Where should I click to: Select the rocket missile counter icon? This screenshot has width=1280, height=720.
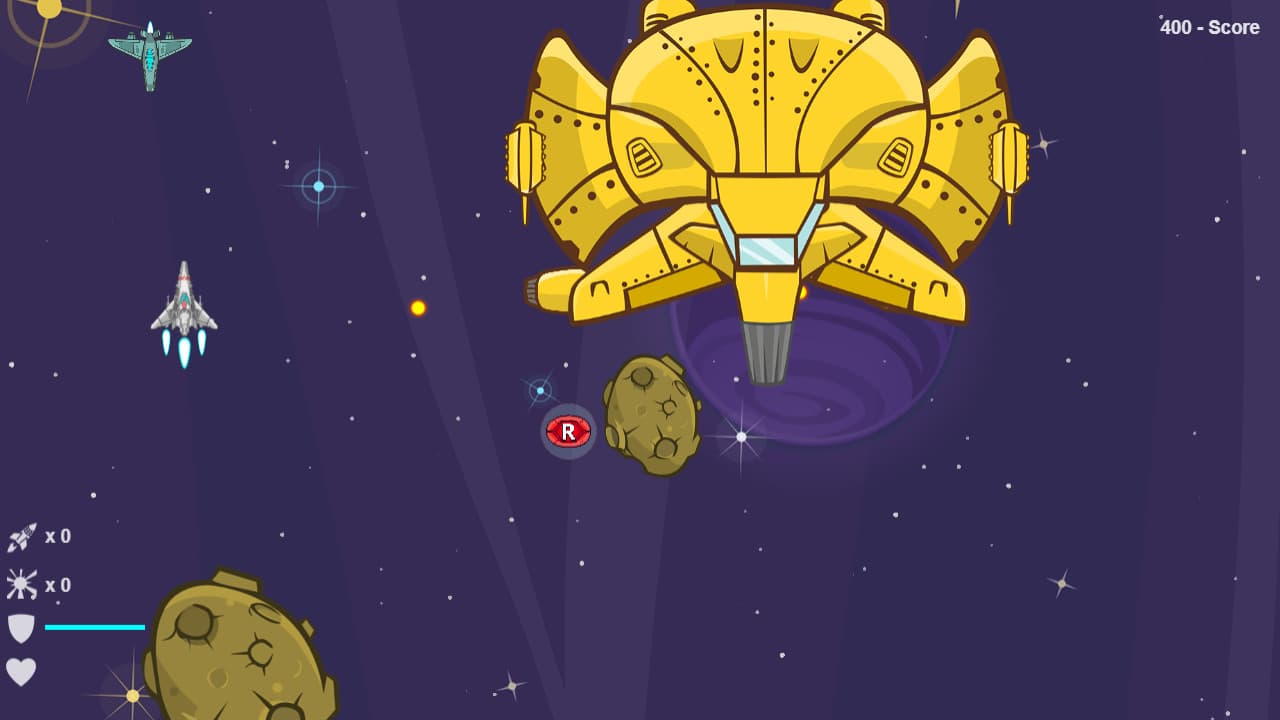click(x=20, y=536)
